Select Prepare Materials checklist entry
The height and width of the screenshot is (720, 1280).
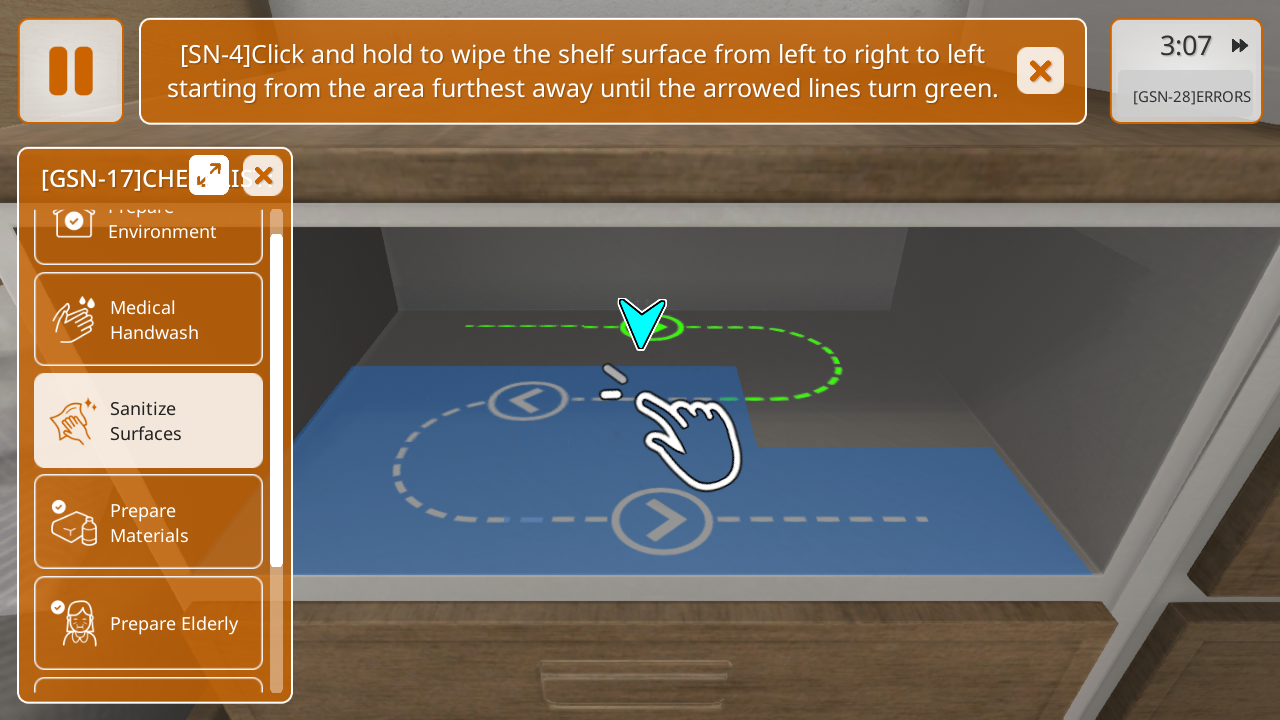coord(148,522)
